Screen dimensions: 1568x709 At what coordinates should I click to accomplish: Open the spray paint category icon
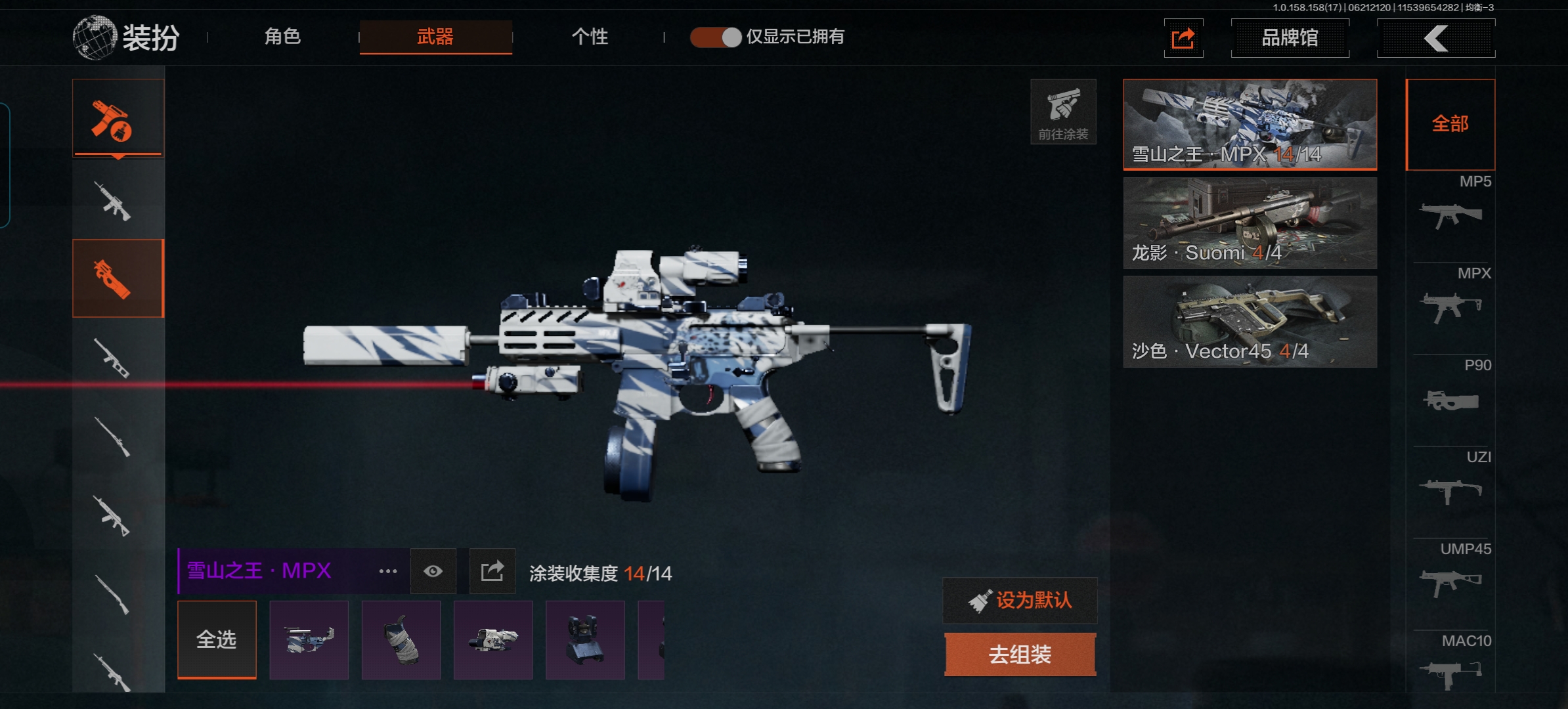coord(118,118)
